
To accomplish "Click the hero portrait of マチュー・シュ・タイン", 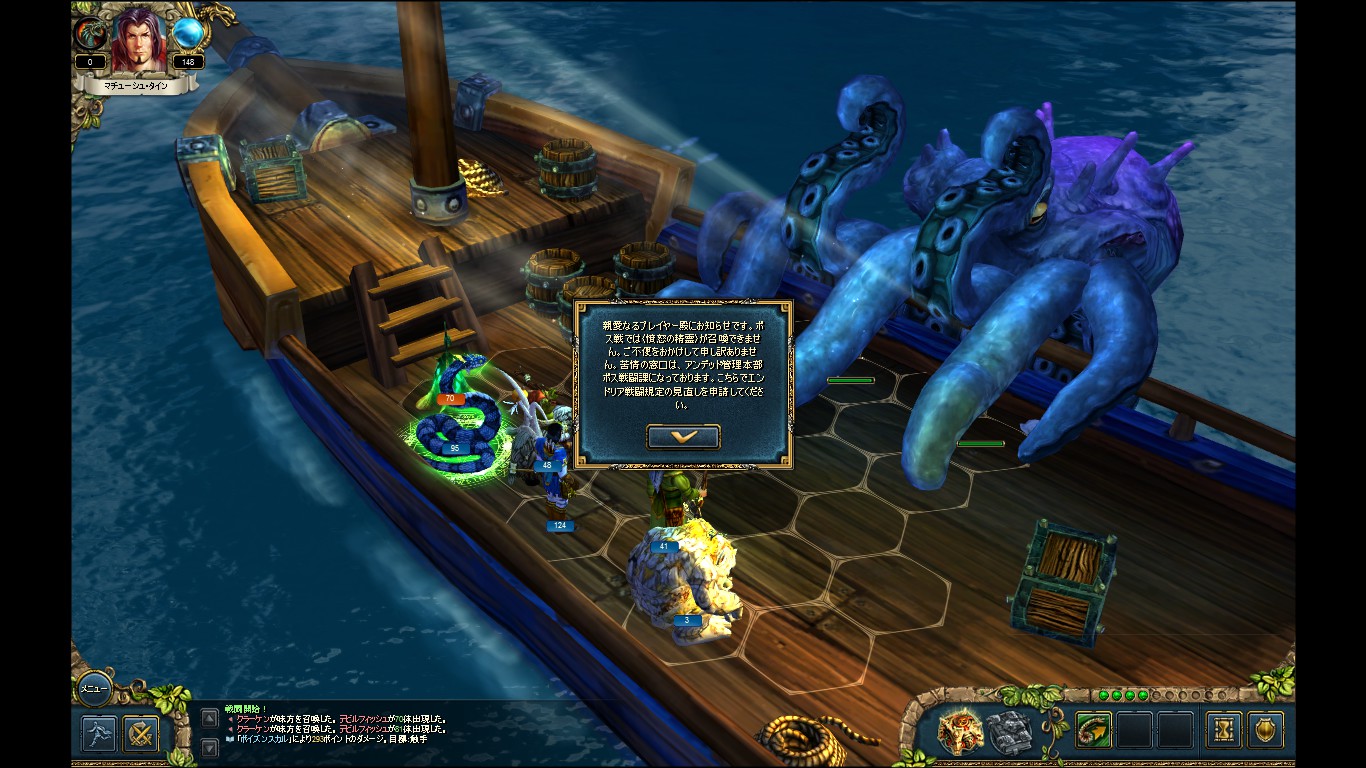I will tap(137, 41).
